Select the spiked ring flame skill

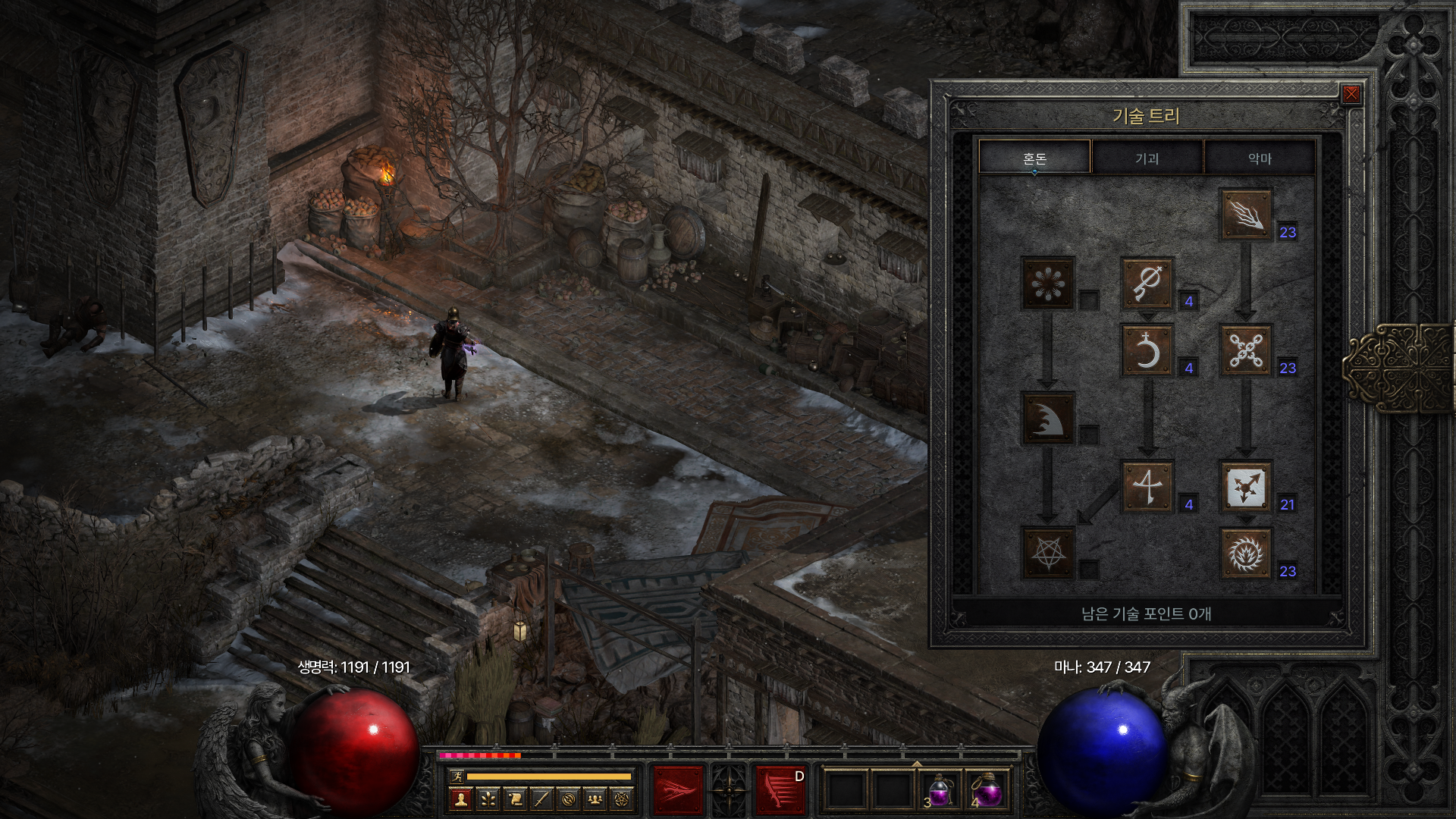(x=1245, y=554)
